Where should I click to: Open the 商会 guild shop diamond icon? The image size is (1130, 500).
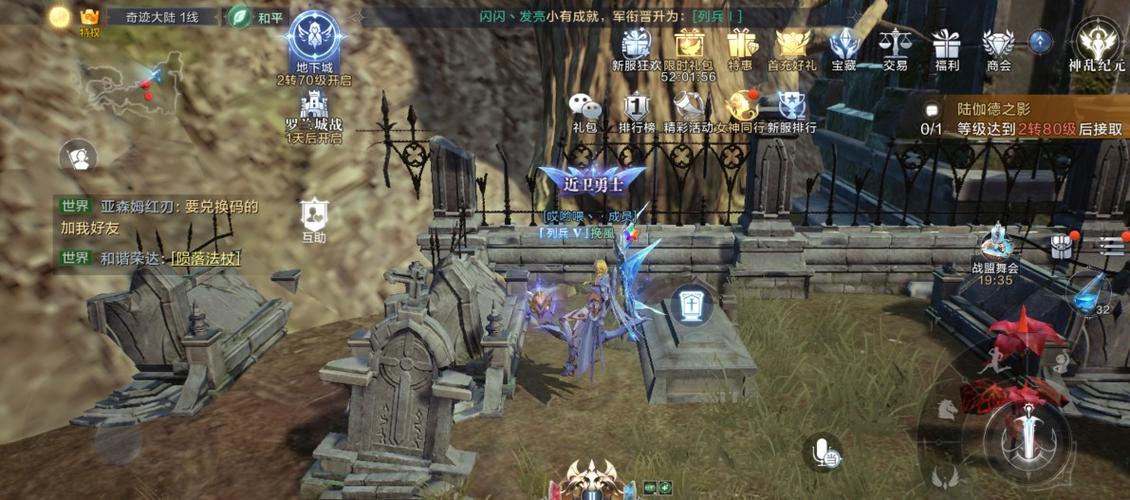[998, 46]
